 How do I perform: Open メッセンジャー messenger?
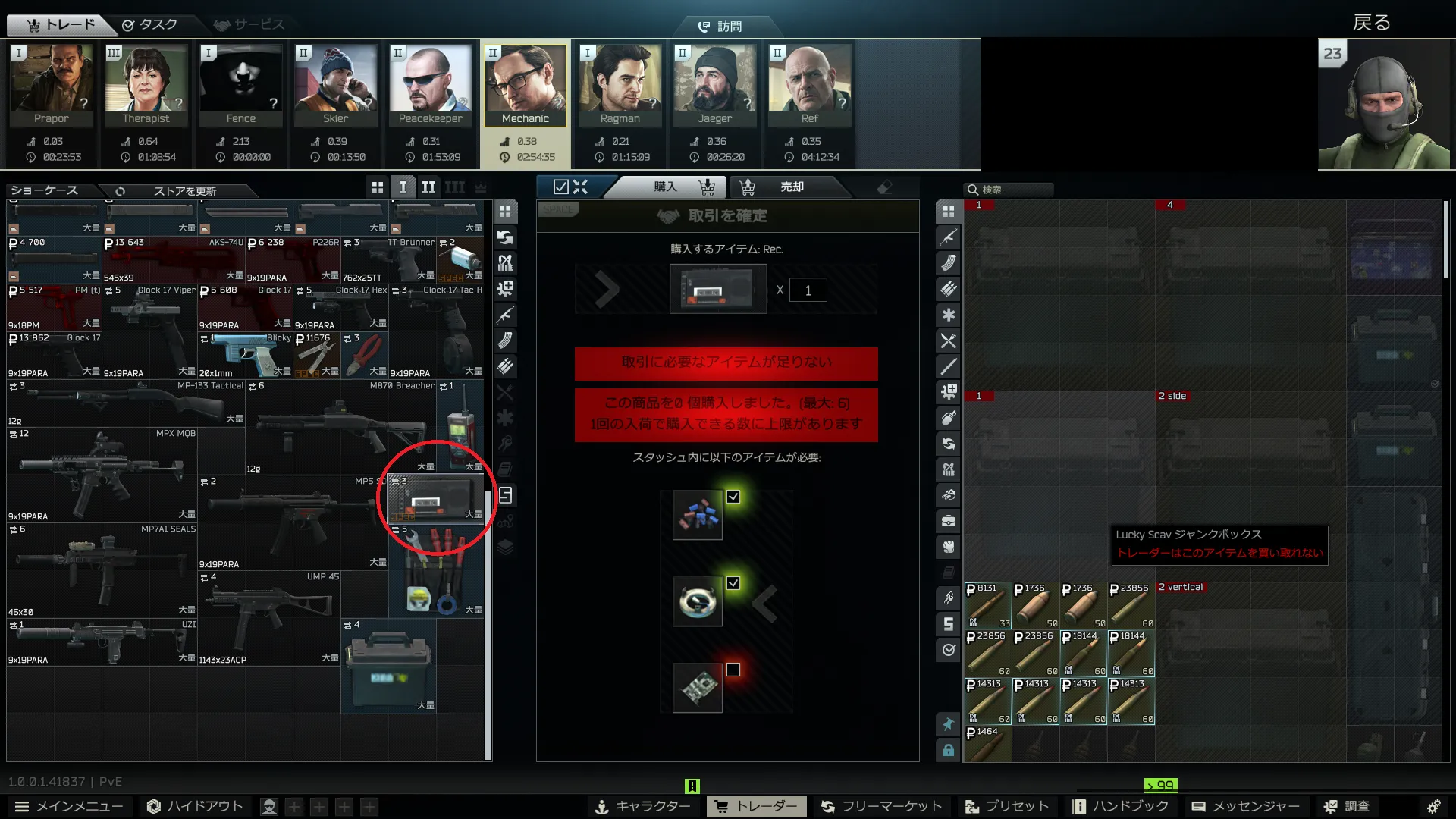click(x=1245, y=806)
